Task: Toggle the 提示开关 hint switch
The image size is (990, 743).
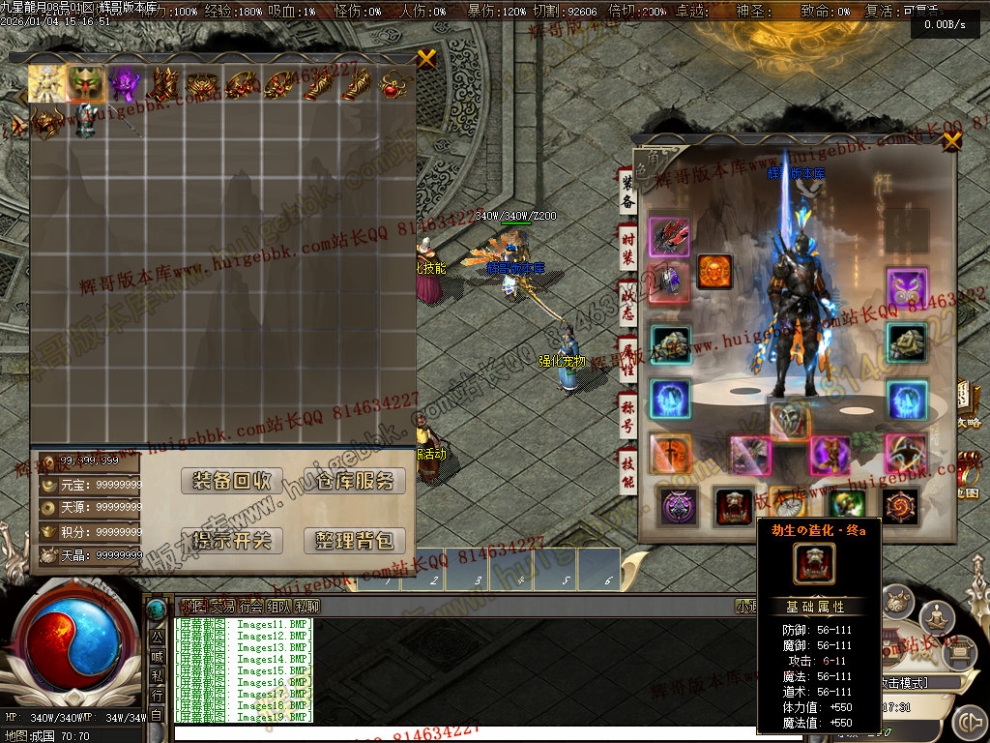Action: [x=232, y=540]
